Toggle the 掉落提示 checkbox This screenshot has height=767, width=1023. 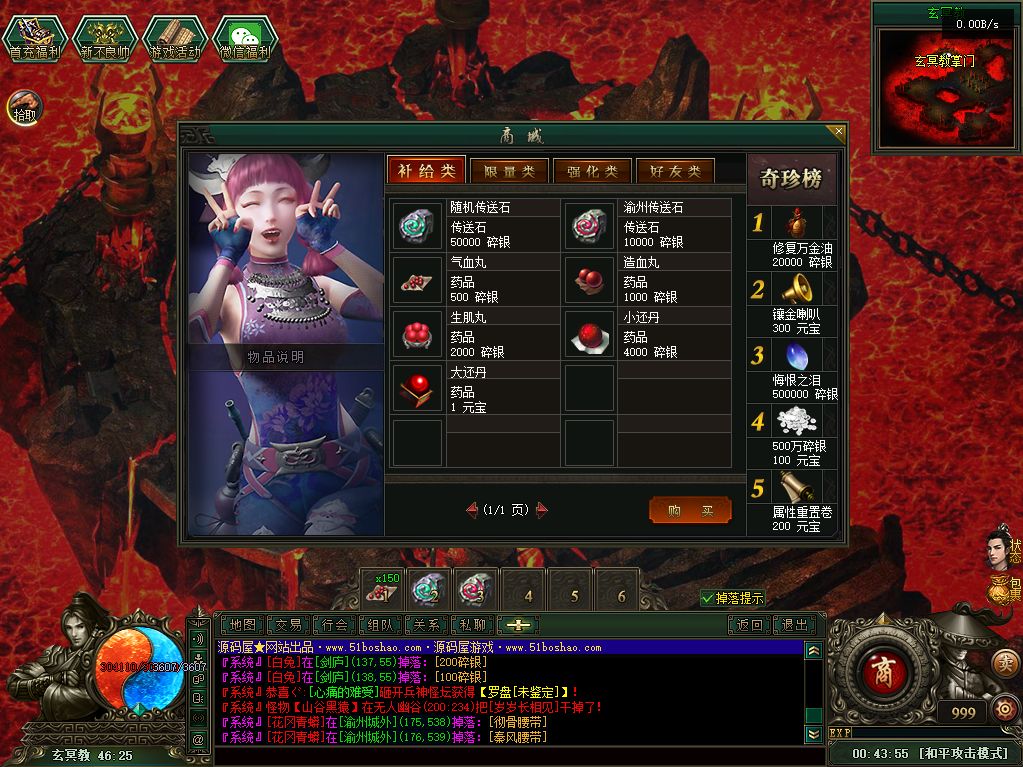point(708,598)
